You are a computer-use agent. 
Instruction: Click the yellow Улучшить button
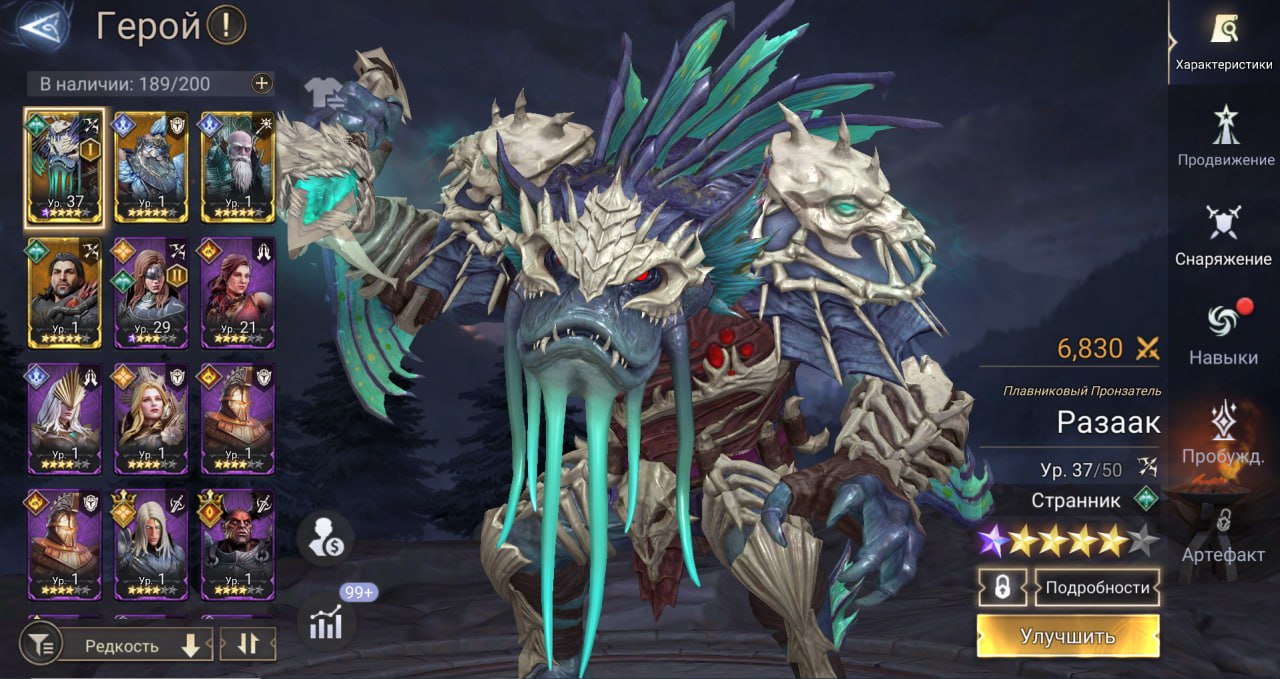pyautogui.click(x=1068, y=636)
